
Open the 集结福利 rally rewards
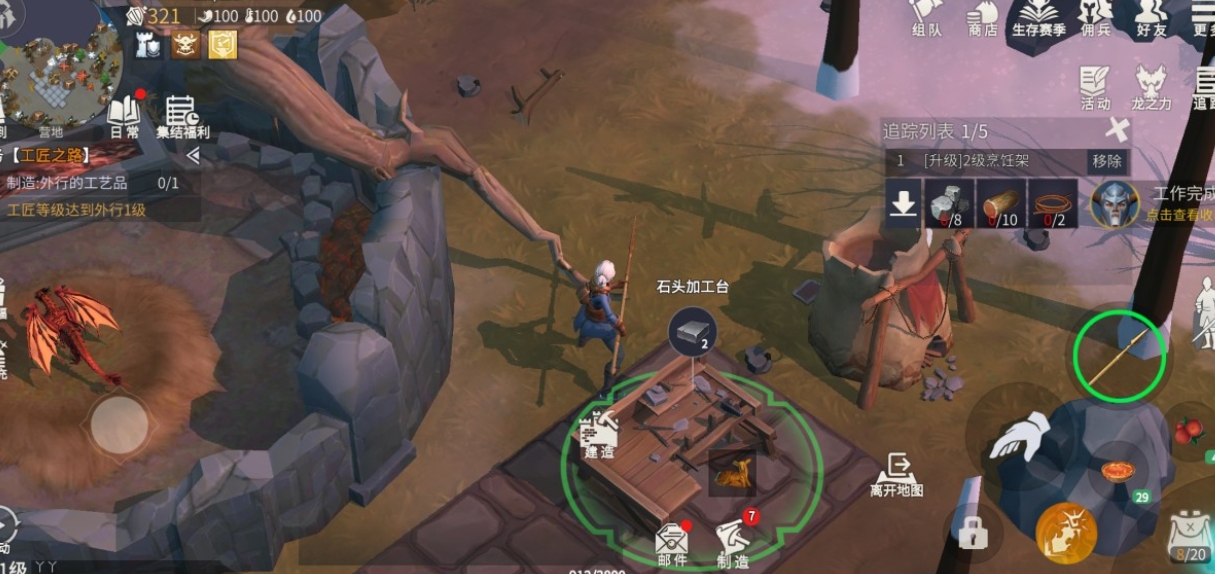(182, 116)
